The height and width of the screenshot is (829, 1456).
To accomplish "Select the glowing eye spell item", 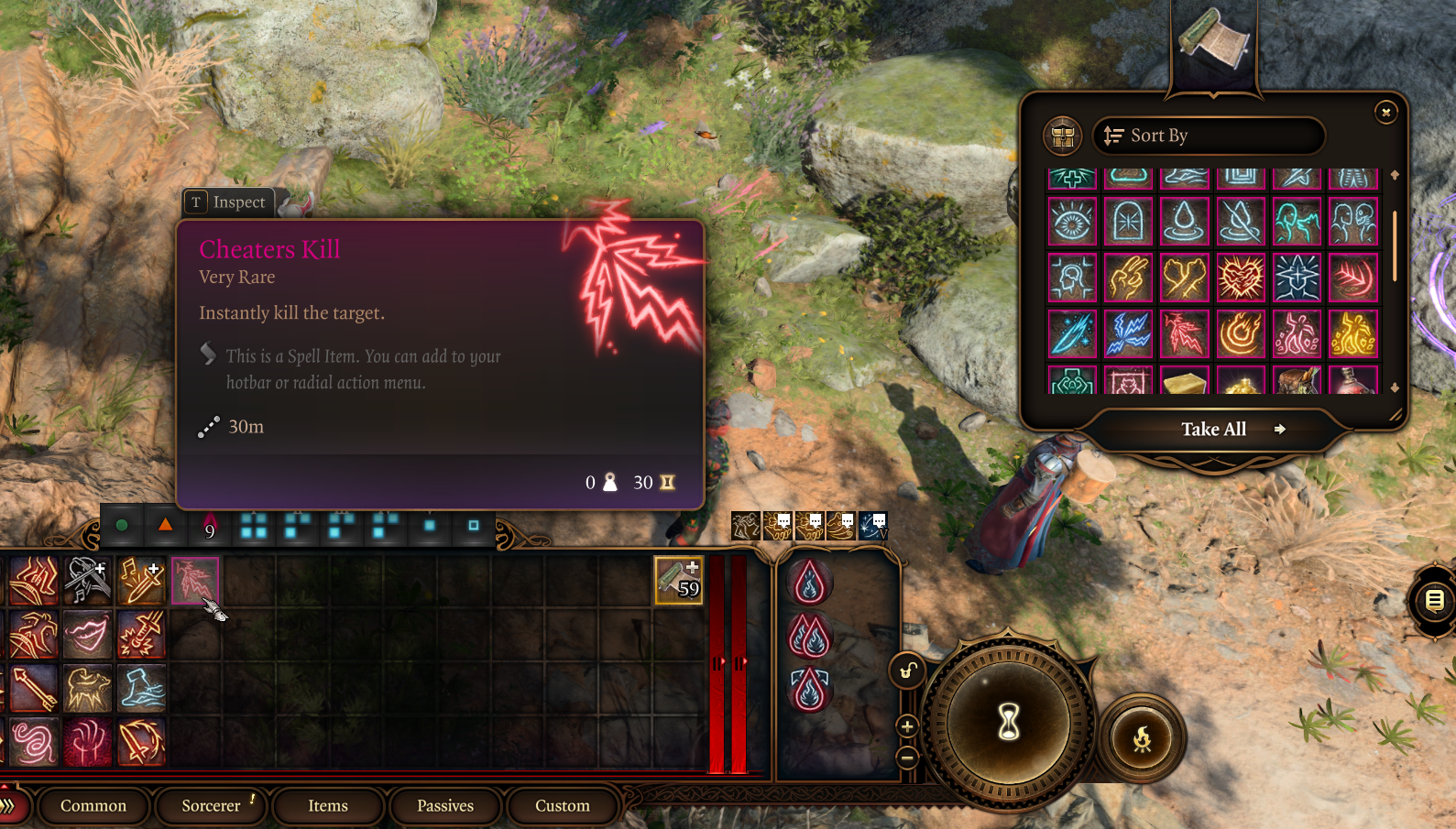I will [1072, 222].
